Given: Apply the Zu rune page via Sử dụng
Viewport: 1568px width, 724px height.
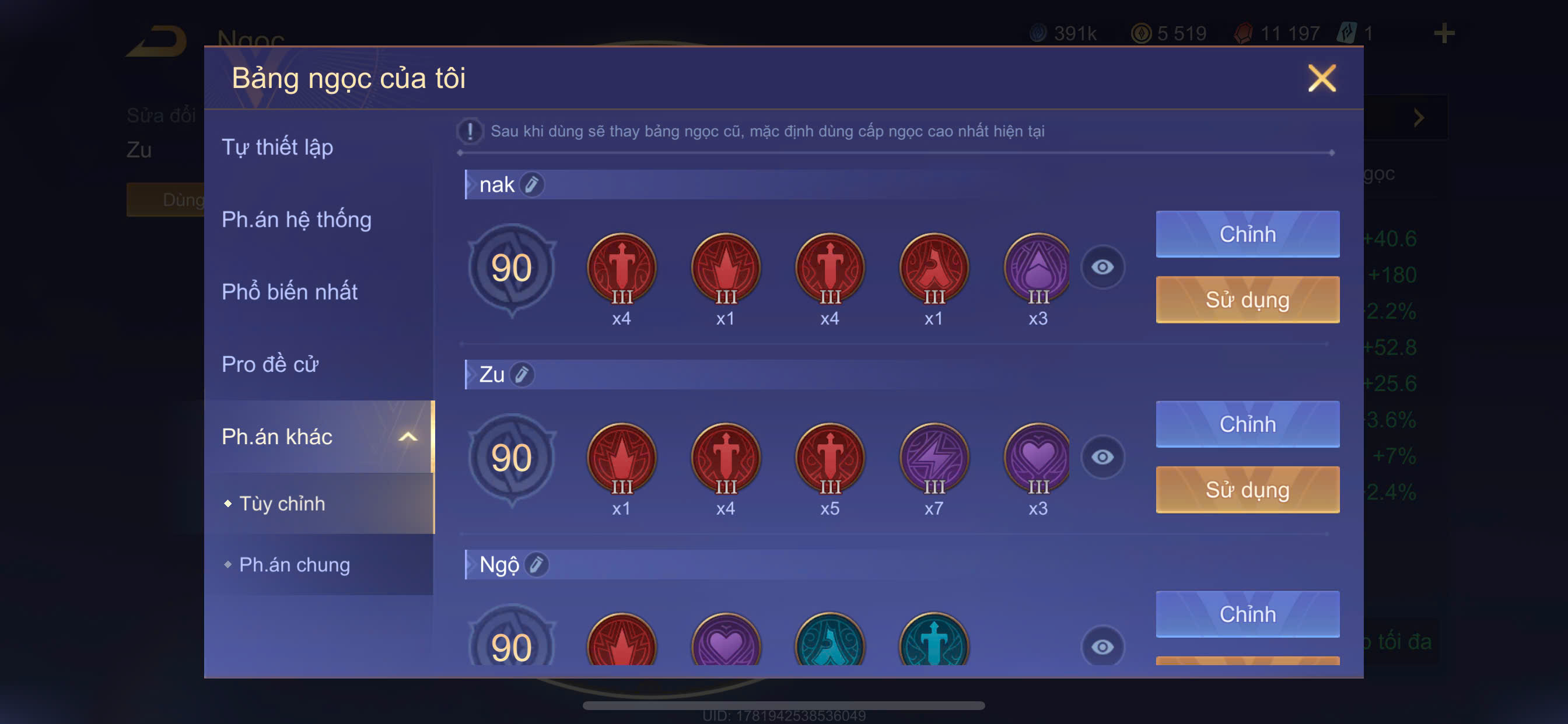Looking at the screenshot, I should pos(1247,490).
